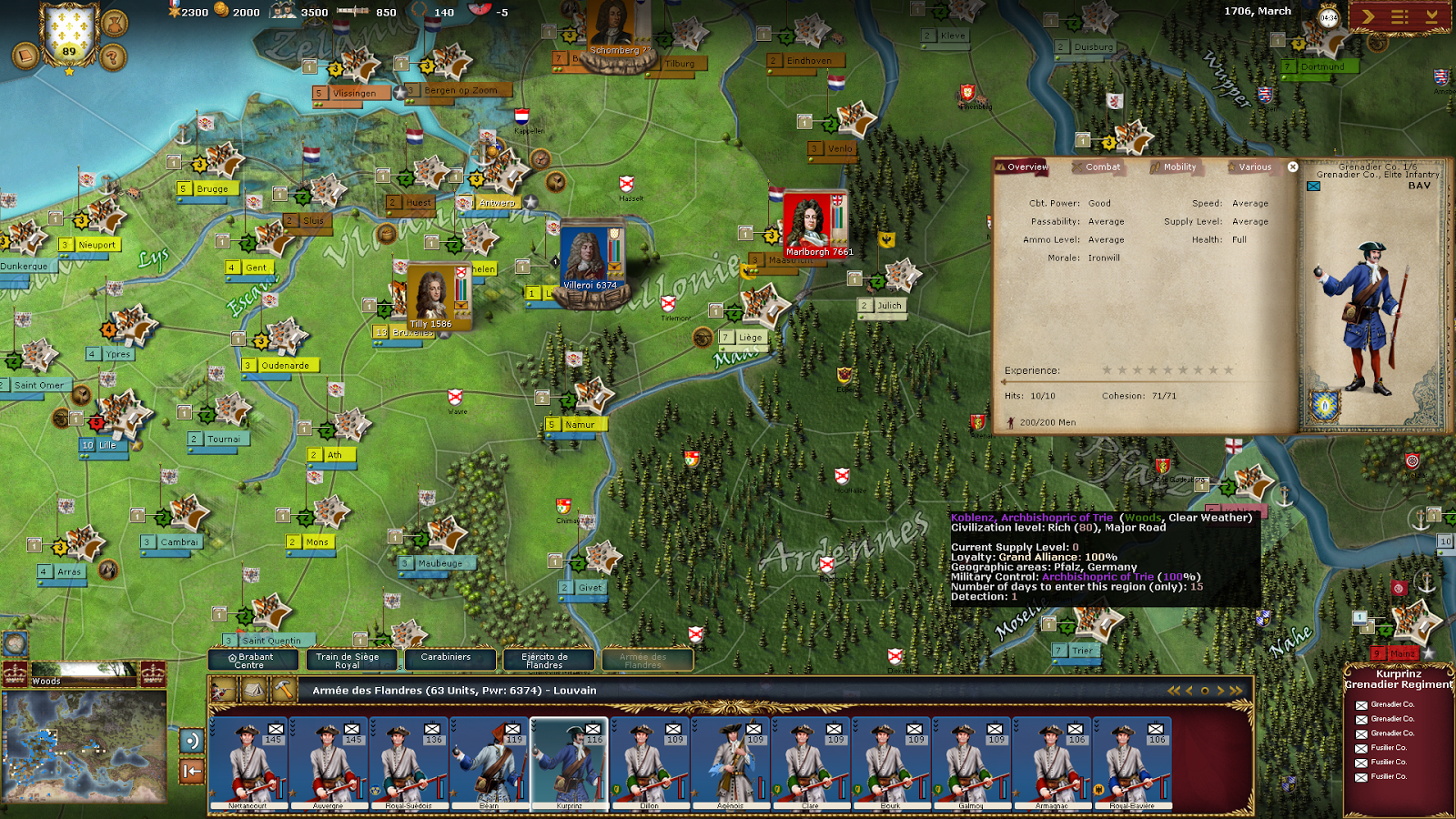Select the Overview tab

[1026, 167]
